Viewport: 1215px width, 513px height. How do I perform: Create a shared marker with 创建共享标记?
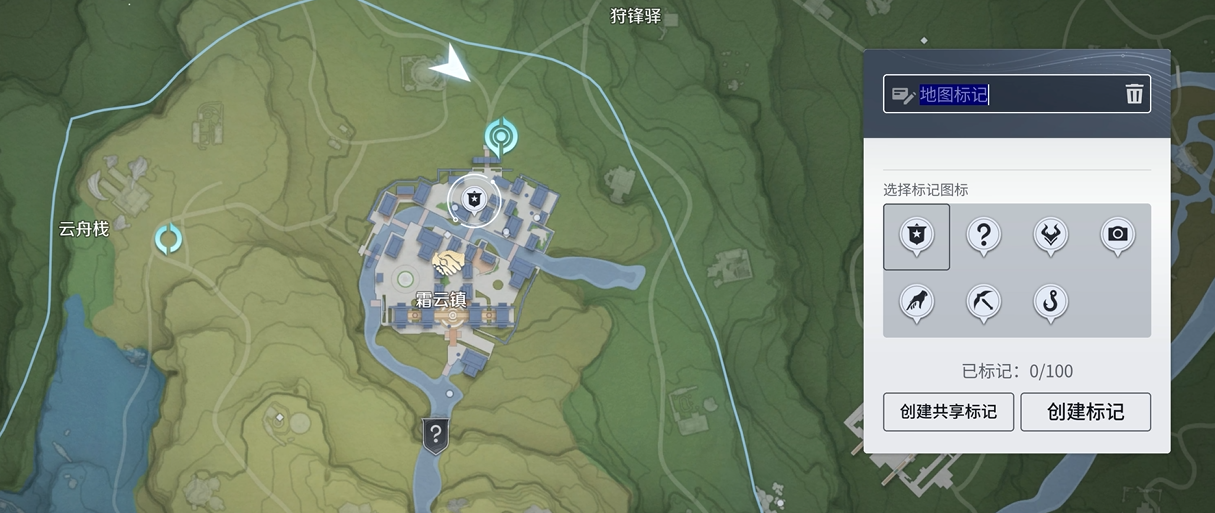tap(948, 412)
